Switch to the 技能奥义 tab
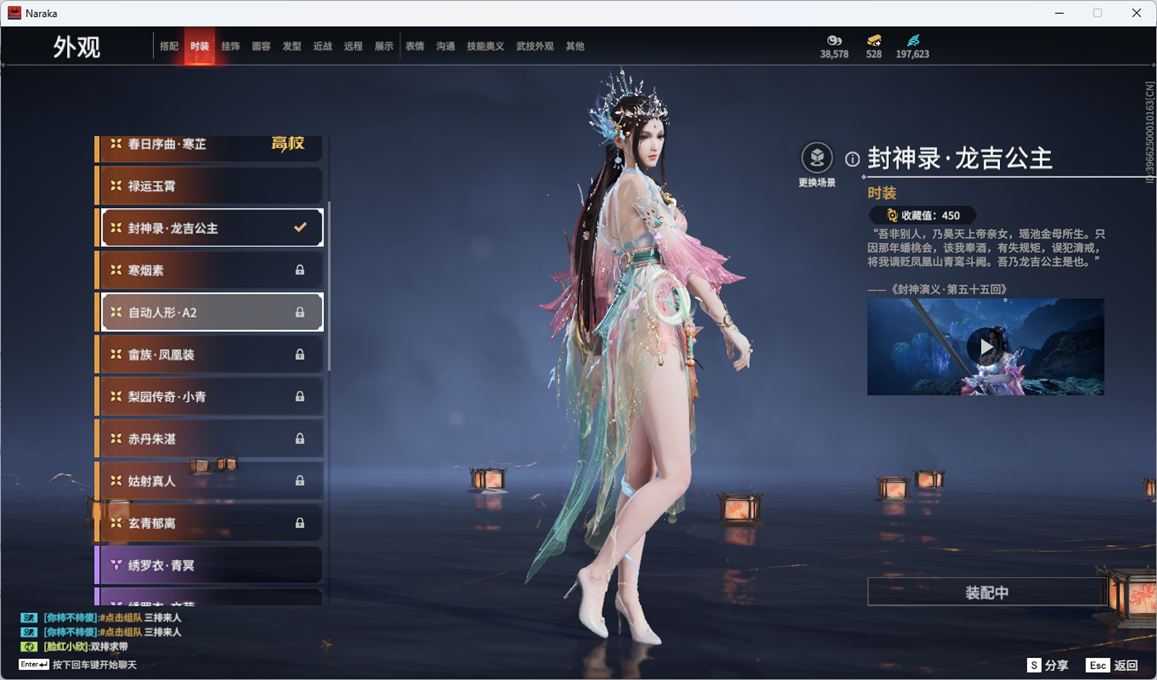Viewport: 1157px width, 680px height. point(486,46)
